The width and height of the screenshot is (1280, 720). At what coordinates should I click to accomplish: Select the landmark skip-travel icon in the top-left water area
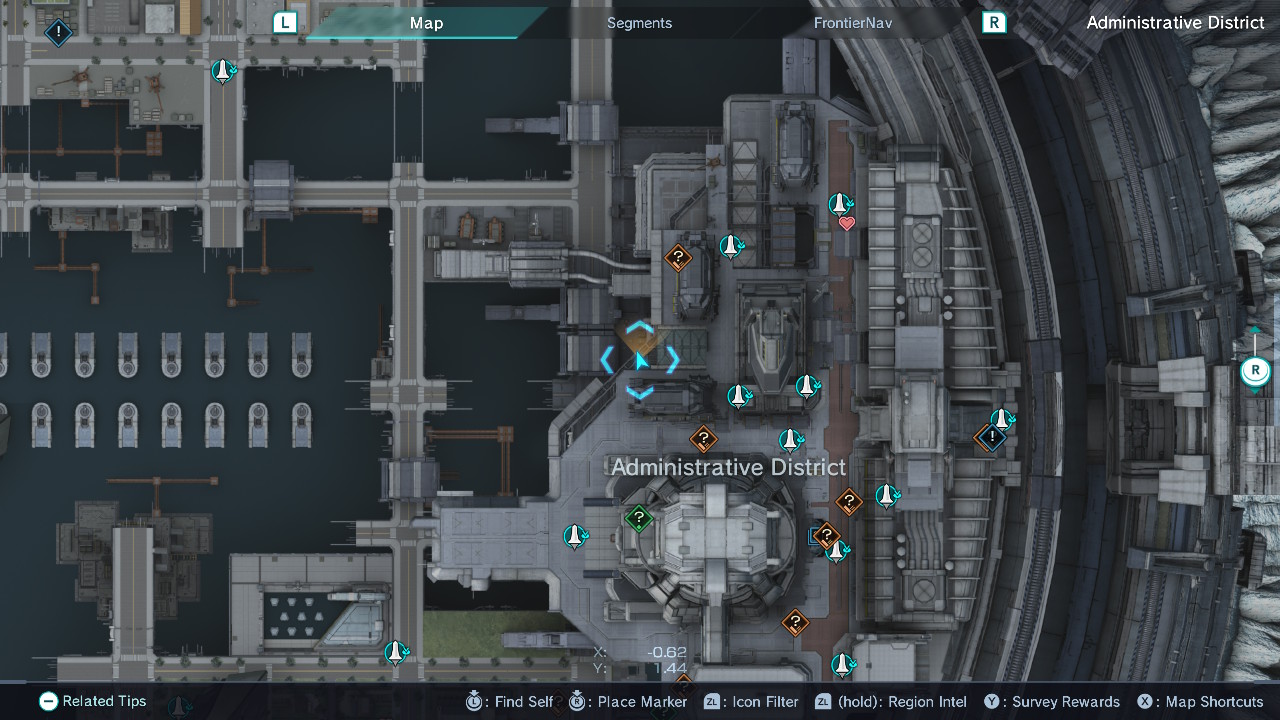pyautogui.click(x=222, y=71)
